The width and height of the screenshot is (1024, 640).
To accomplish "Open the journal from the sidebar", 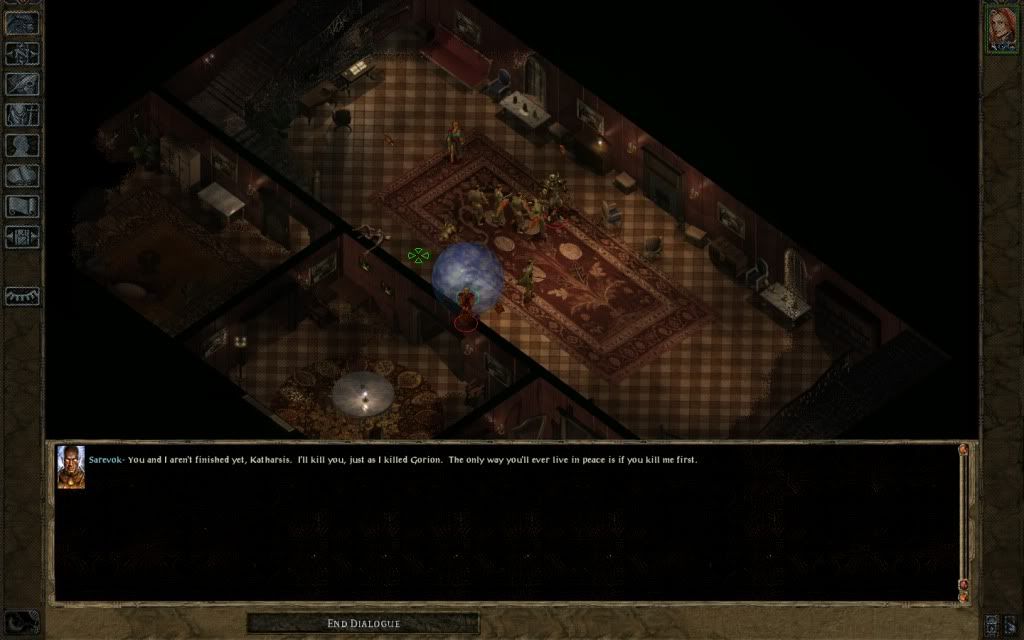I will tap(22, 85).
